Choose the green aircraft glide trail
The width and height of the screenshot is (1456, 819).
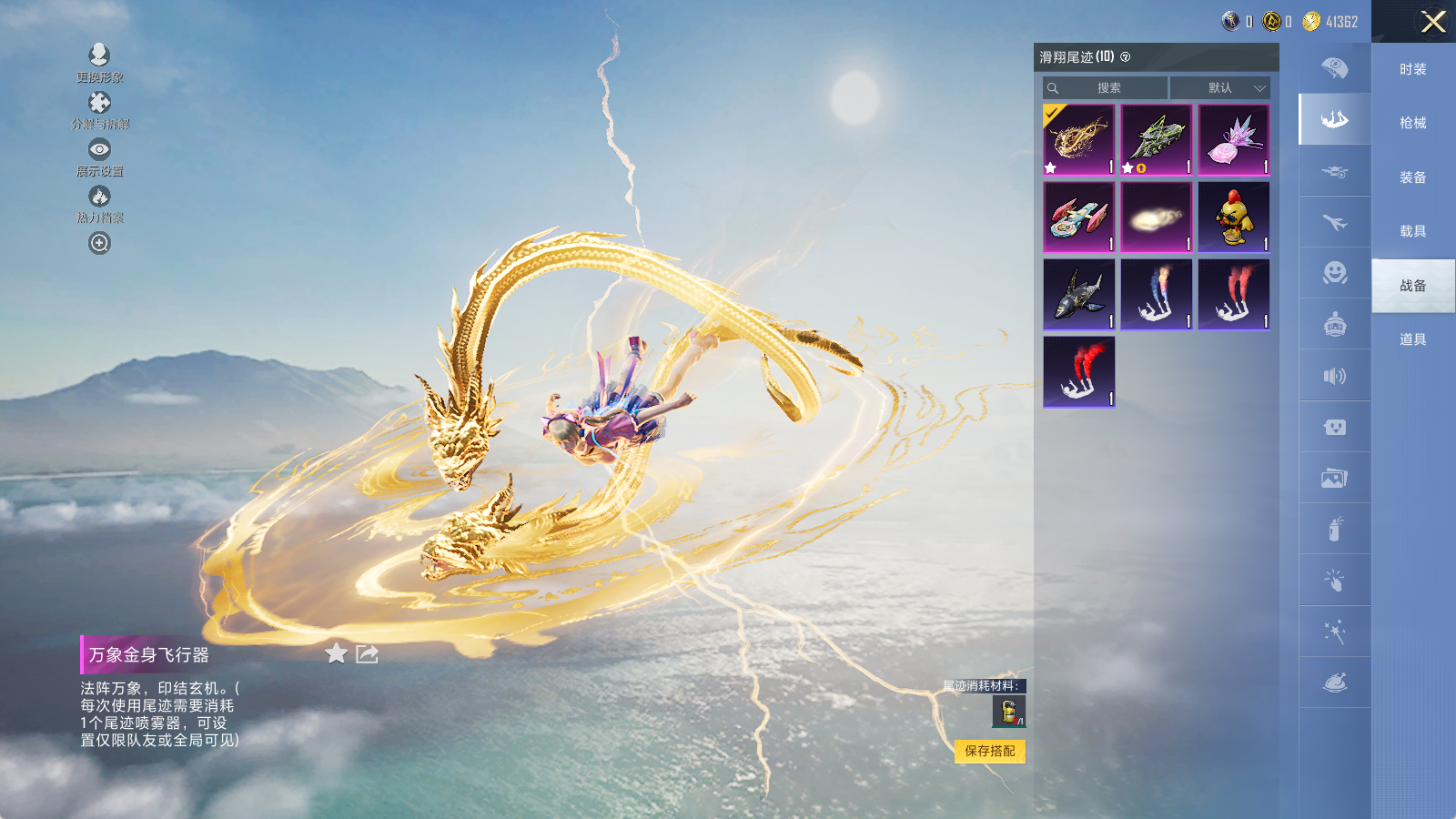click(x=1156, y=139)
